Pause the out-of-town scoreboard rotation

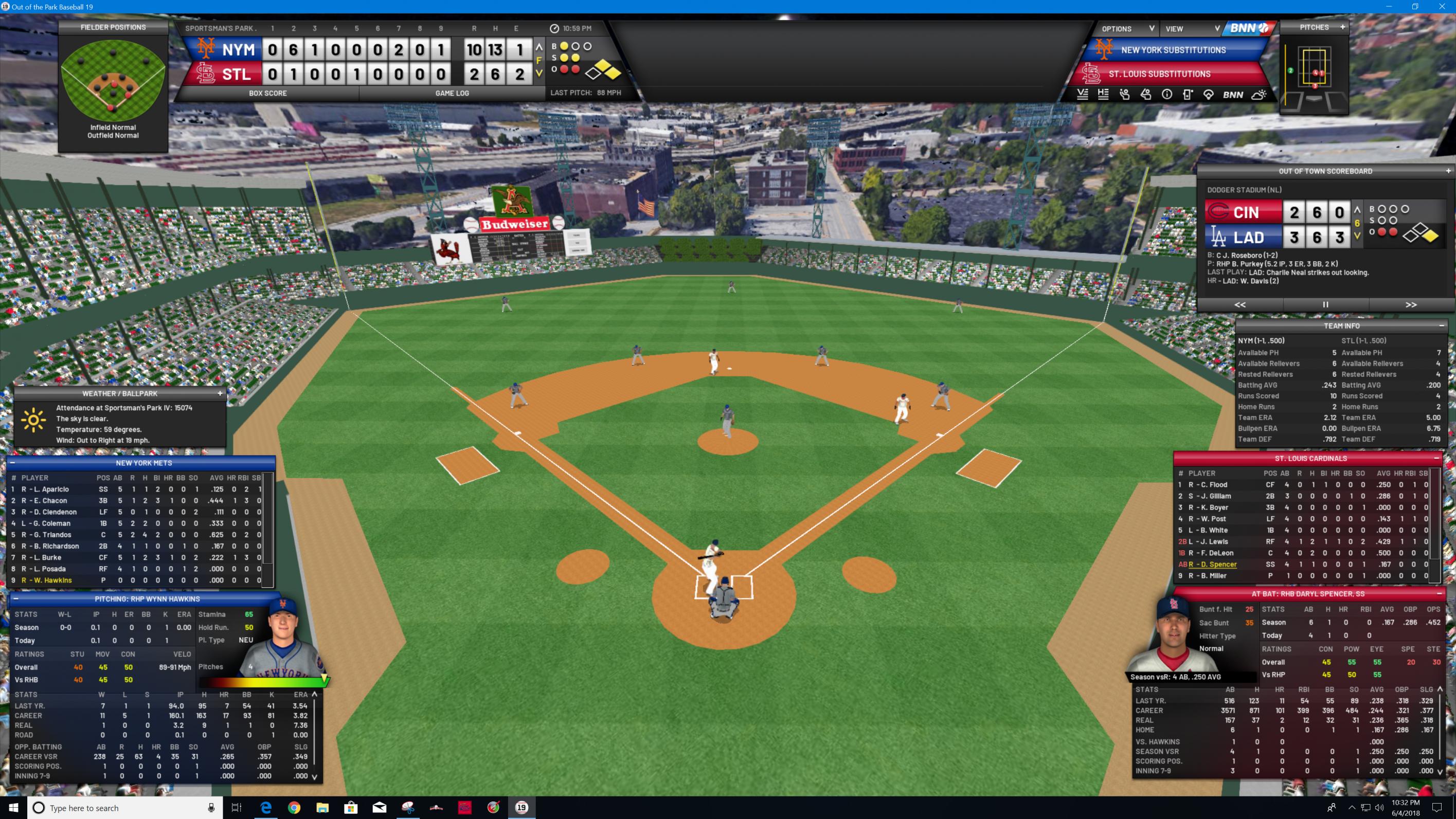click(x=1325, y=305)
